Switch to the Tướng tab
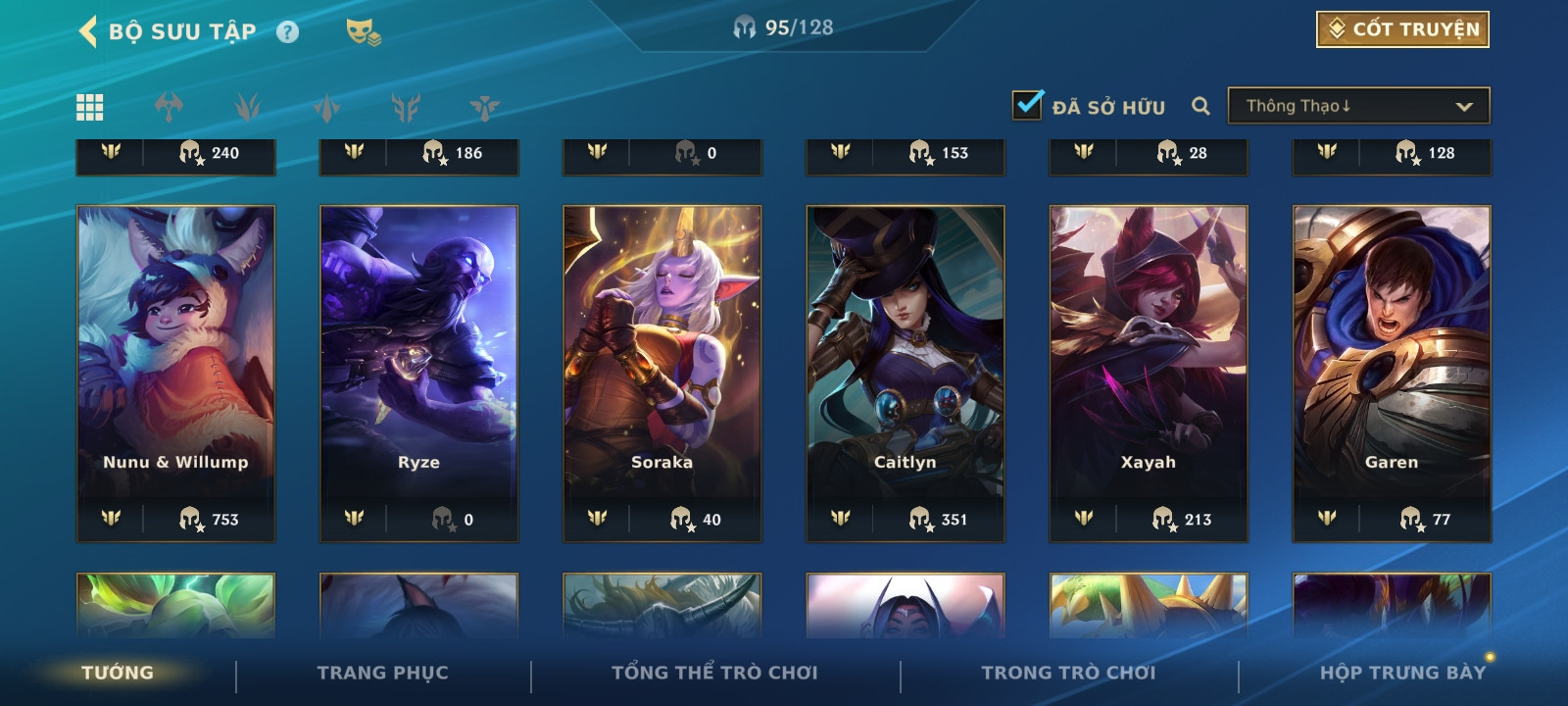1568x706 pixels. [x=118, y=673]
